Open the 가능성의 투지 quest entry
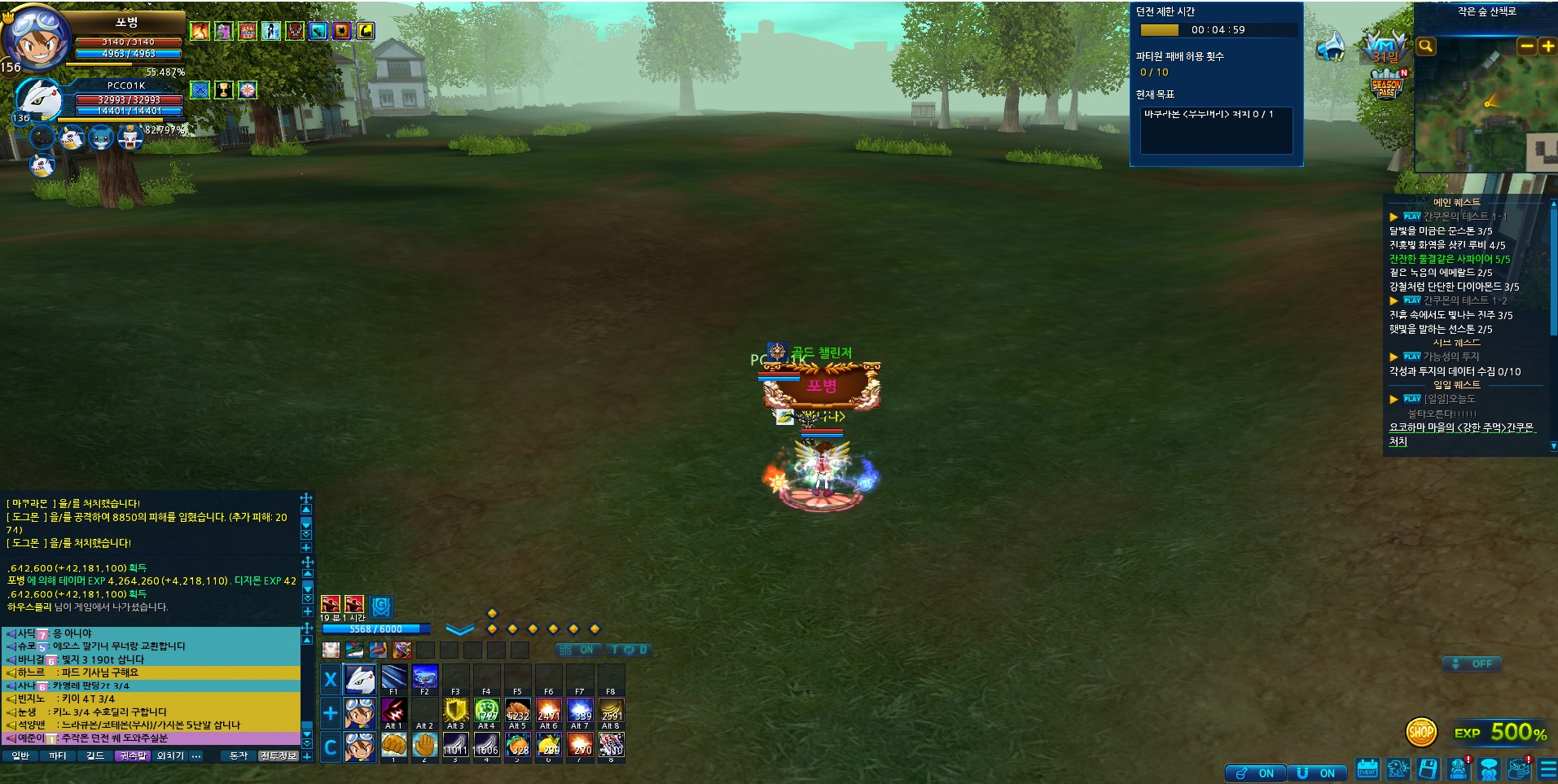This screenshot has height=784, width=1558. tap(1450, 357)
